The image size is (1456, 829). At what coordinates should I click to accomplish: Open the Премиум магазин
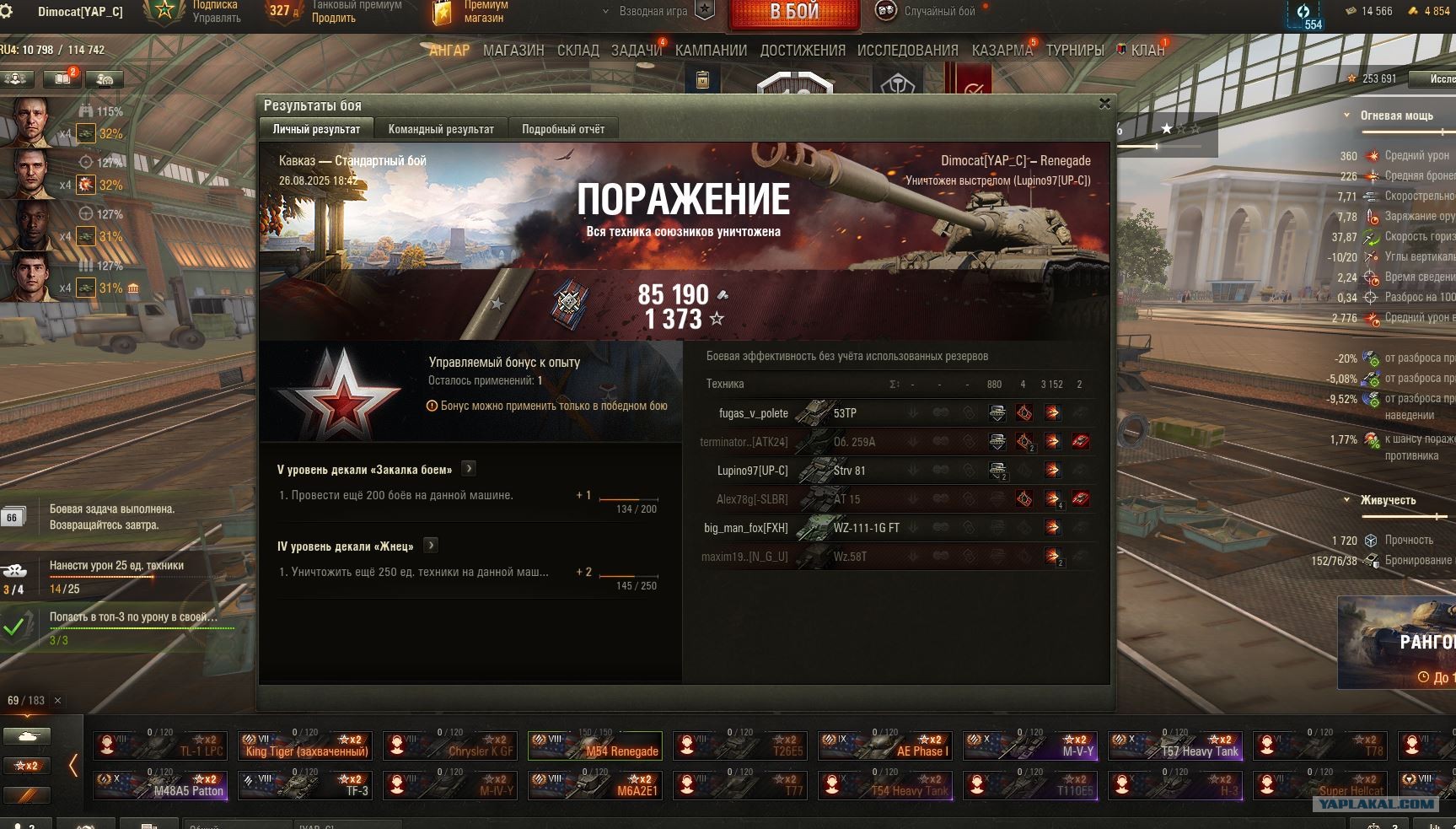(x=482, y=12)
